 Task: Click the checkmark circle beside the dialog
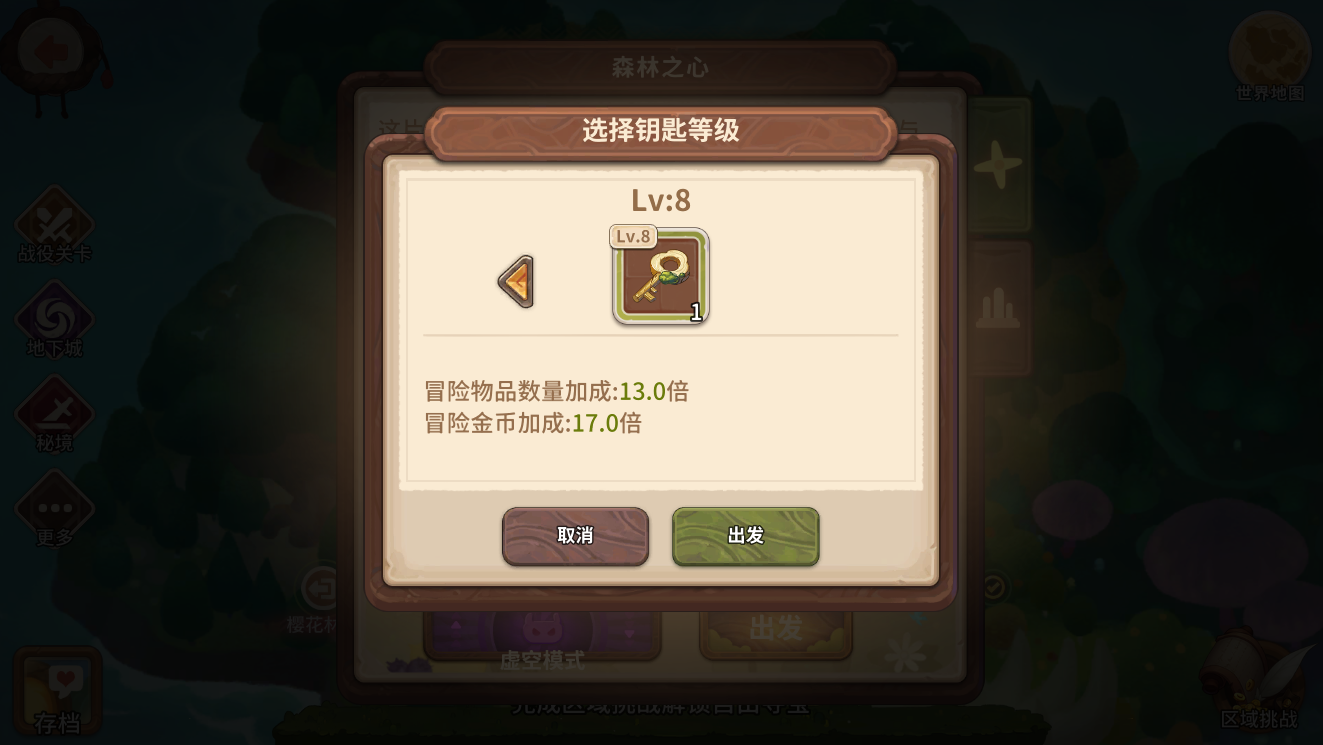click(994, 587)
